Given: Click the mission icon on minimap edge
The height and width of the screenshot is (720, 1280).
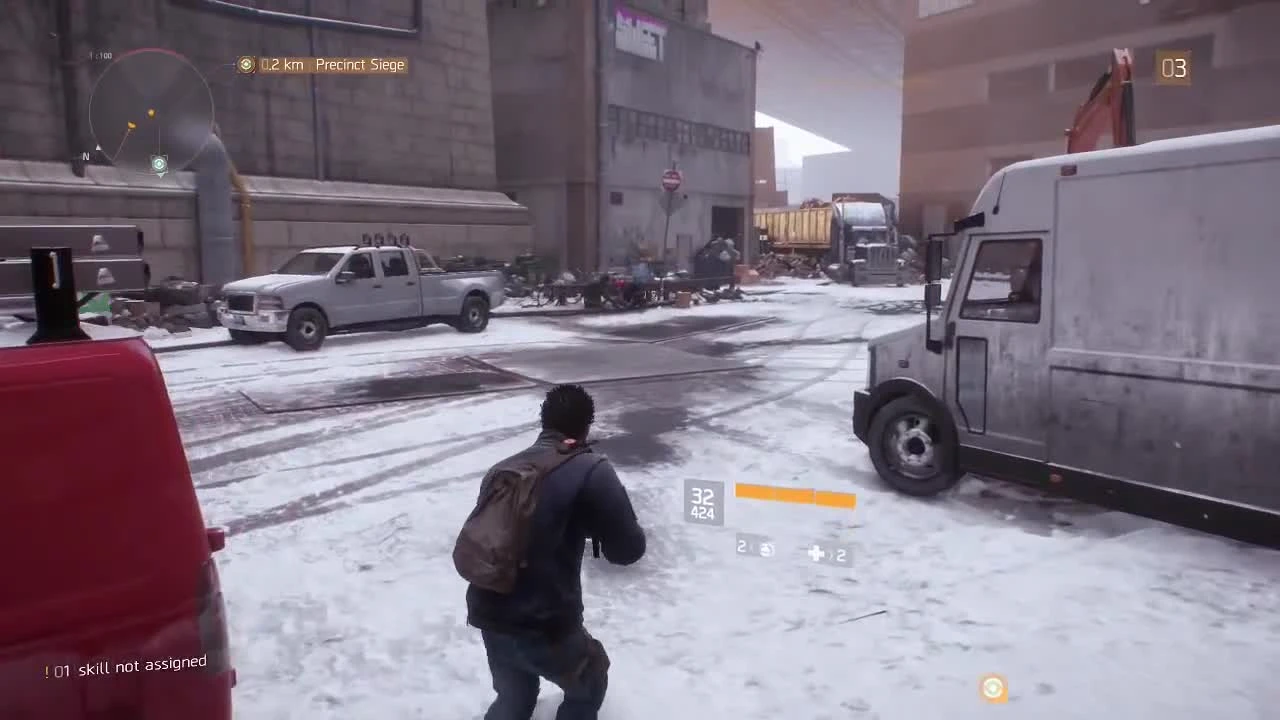Looking at the screenshot, I should pyautogui.click(x=131, y=125).
